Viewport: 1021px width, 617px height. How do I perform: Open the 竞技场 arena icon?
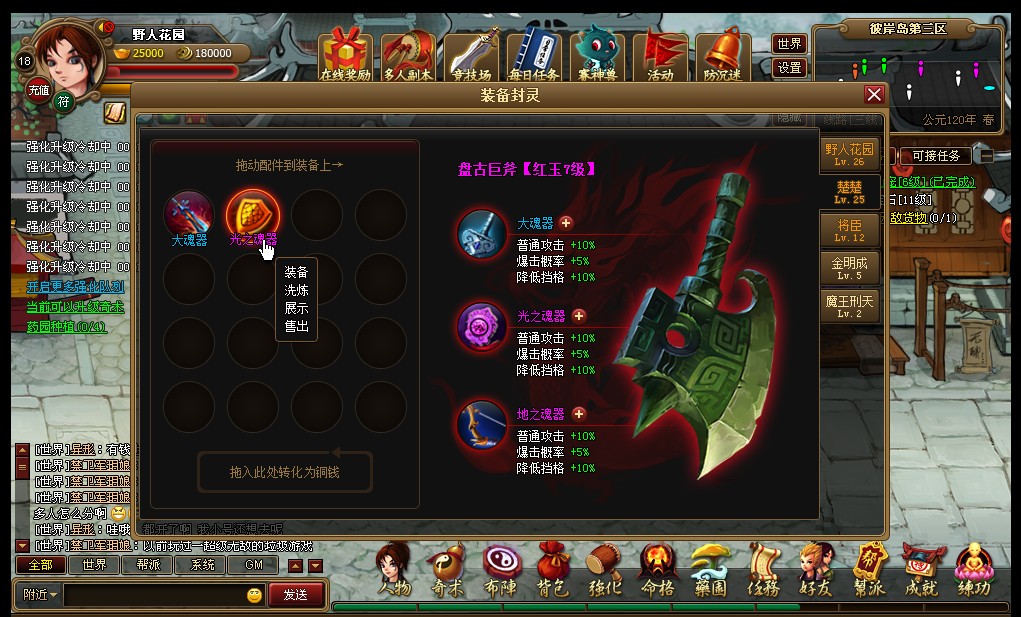pos(471,55)
